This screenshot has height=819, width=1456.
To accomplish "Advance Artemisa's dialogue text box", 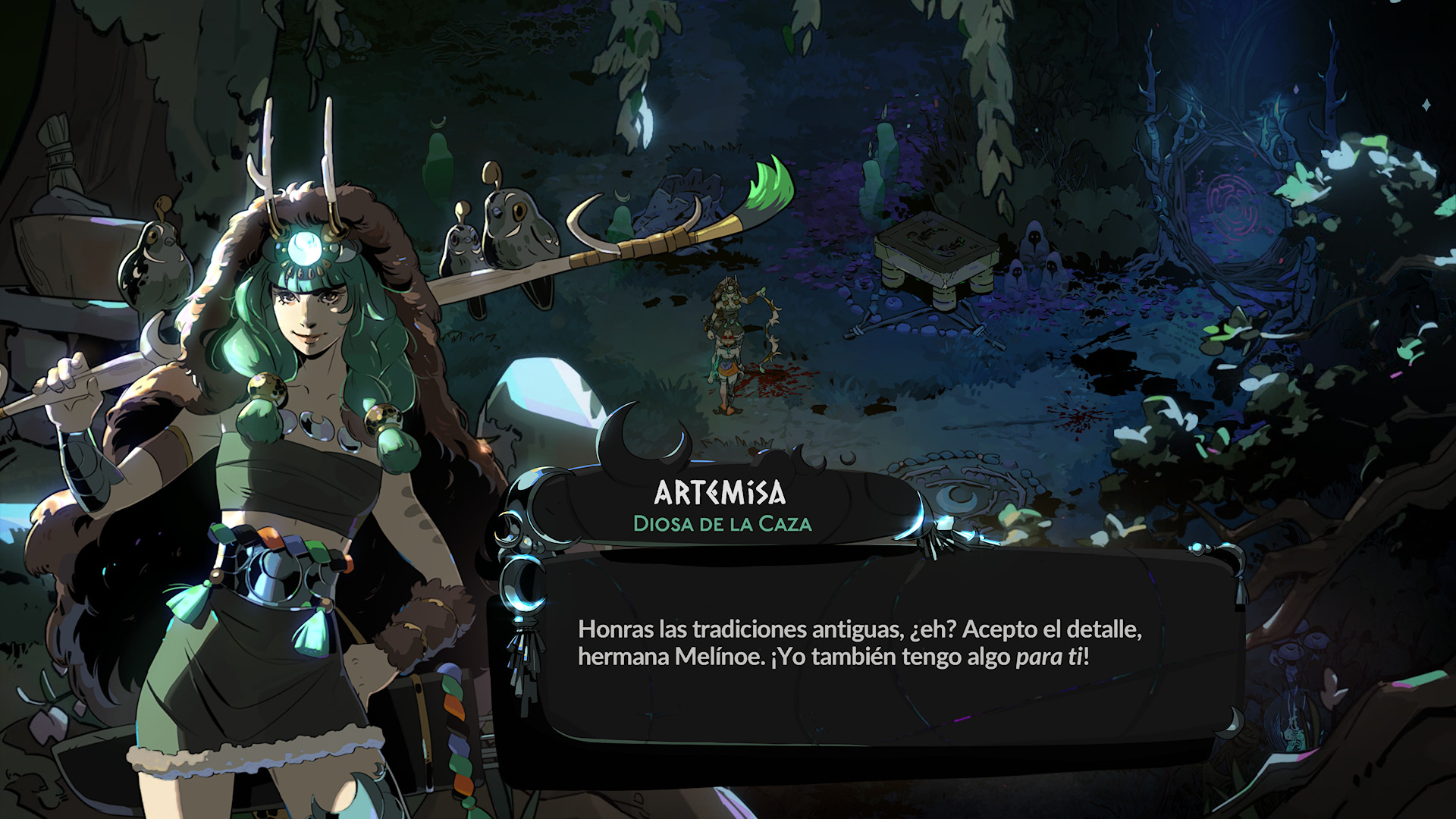I will coord(859,644).
